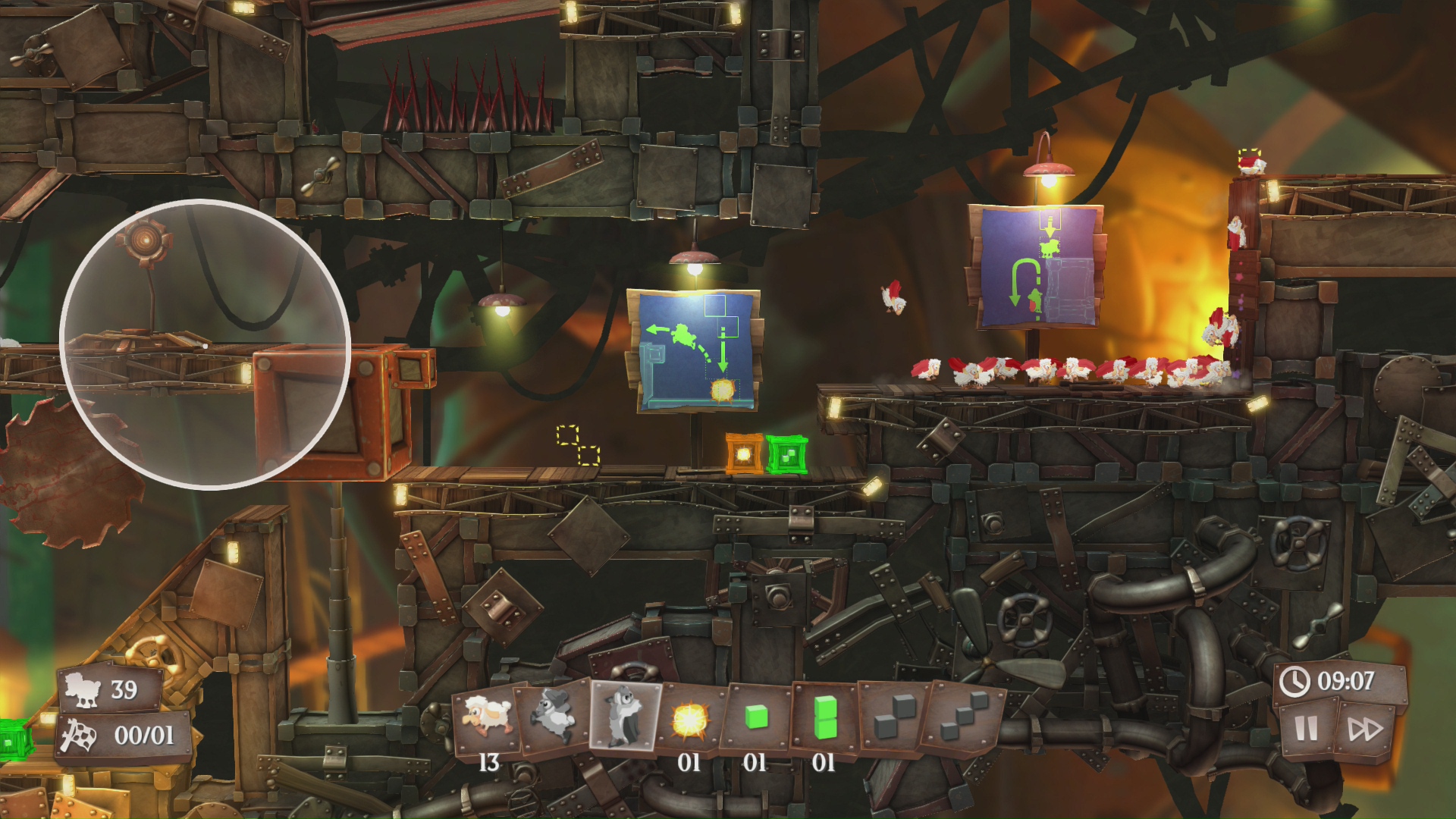Select the three-step grey block staircase tool
This screenshot has height=819, width=1456.
(961, 717)
